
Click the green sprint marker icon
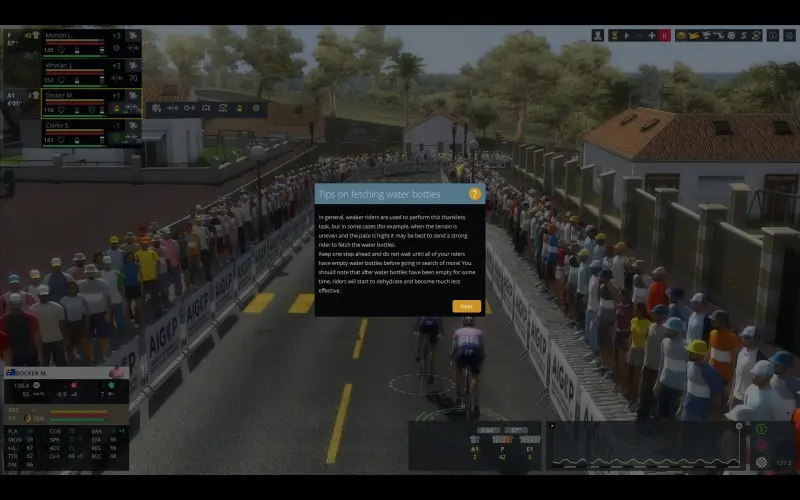[762, 430]
